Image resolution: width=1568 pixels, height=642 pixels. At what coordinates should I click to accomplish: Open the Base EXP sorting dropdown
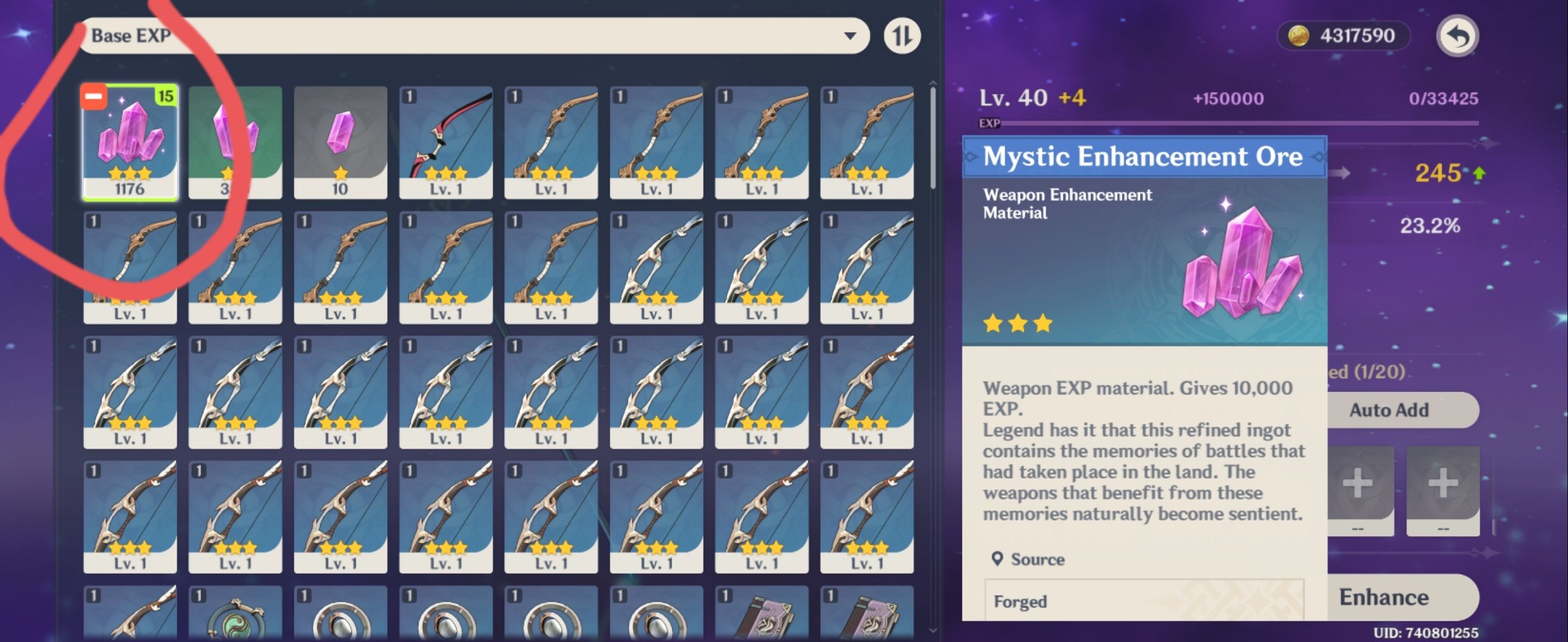tap(475, 34)
